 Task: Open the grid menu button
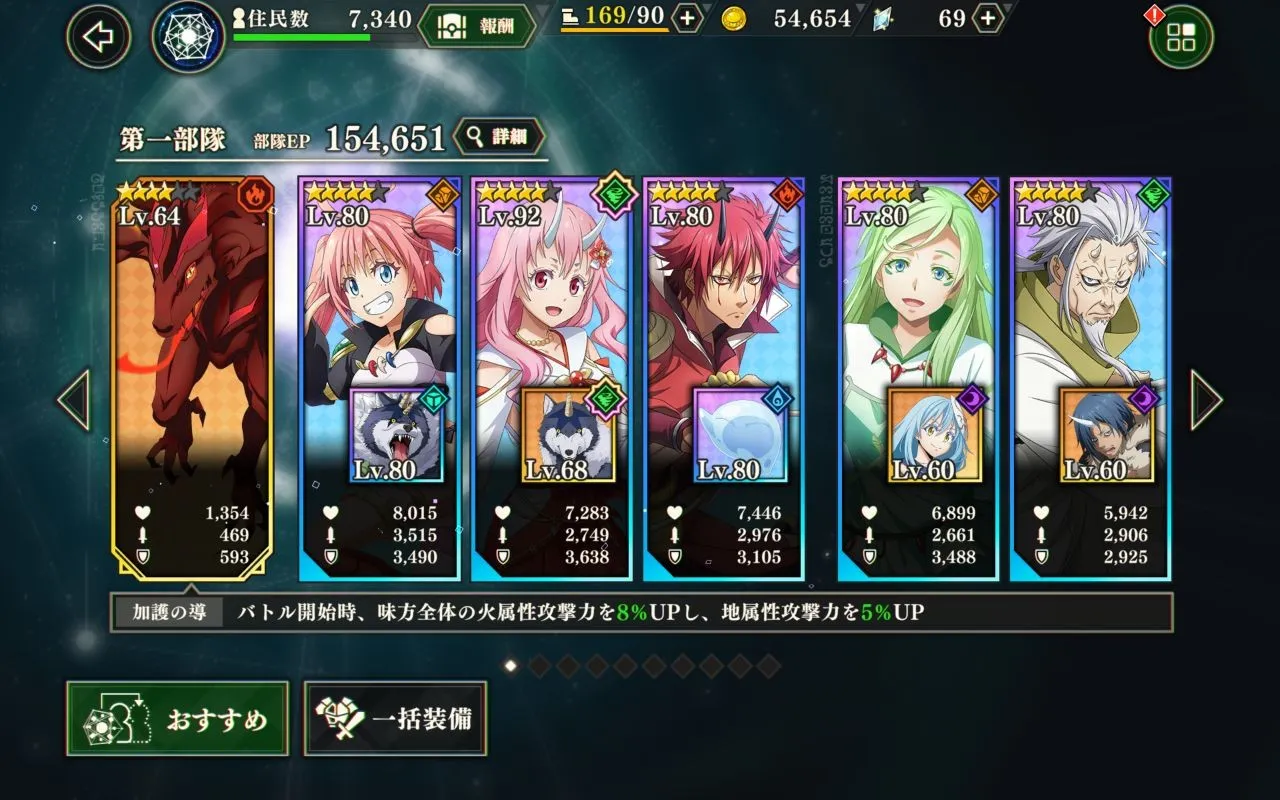(1180, 38)
